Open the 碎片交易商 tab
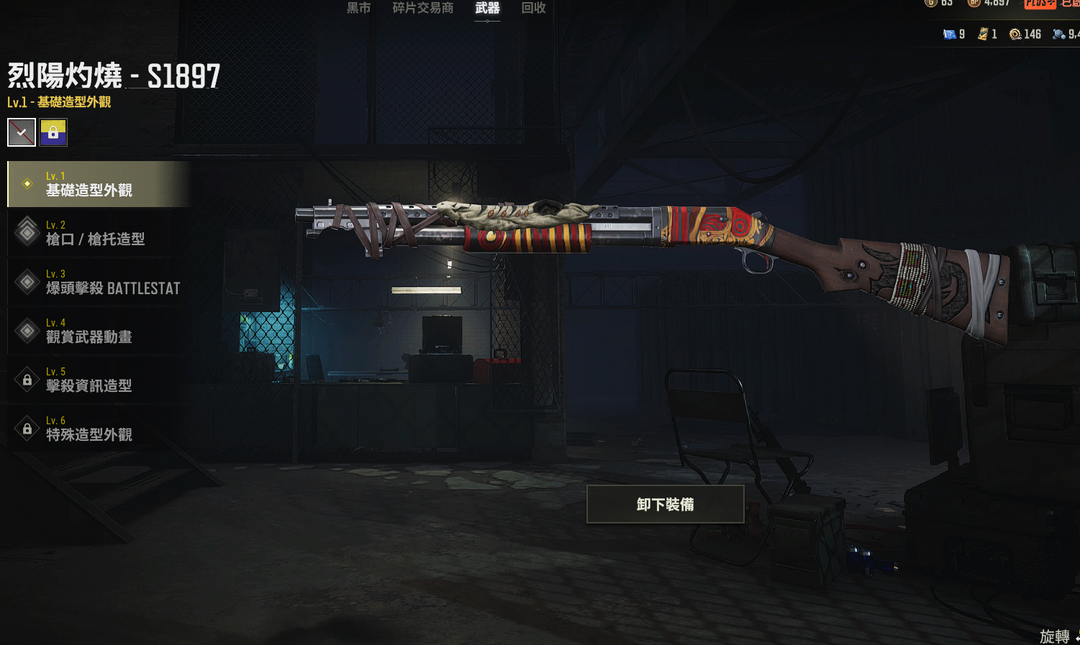Viewport: 1080px width, 645px height. (422, 8)
